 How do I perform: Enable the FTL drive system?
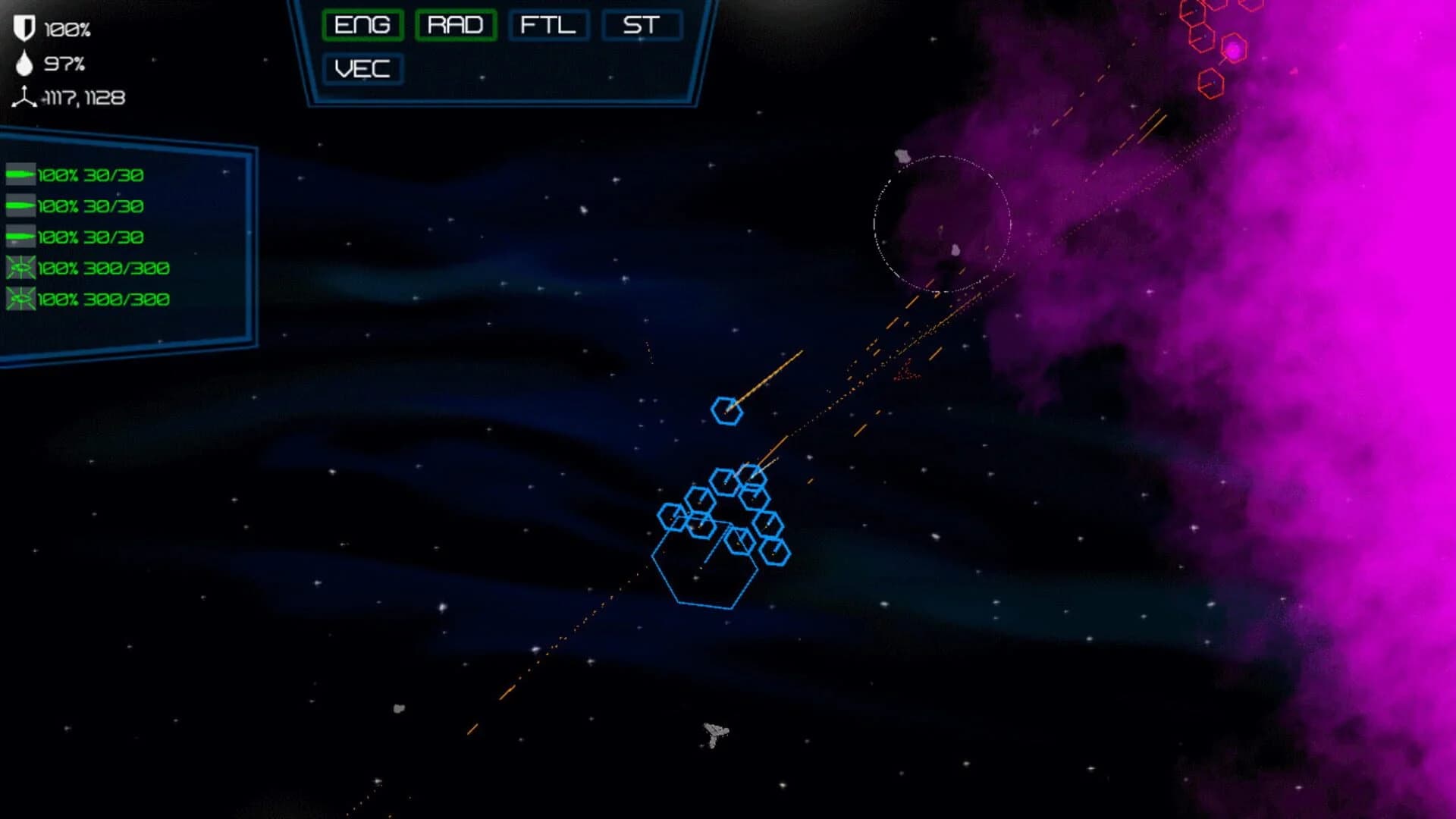pyautogui.click(x=548, y=24)
